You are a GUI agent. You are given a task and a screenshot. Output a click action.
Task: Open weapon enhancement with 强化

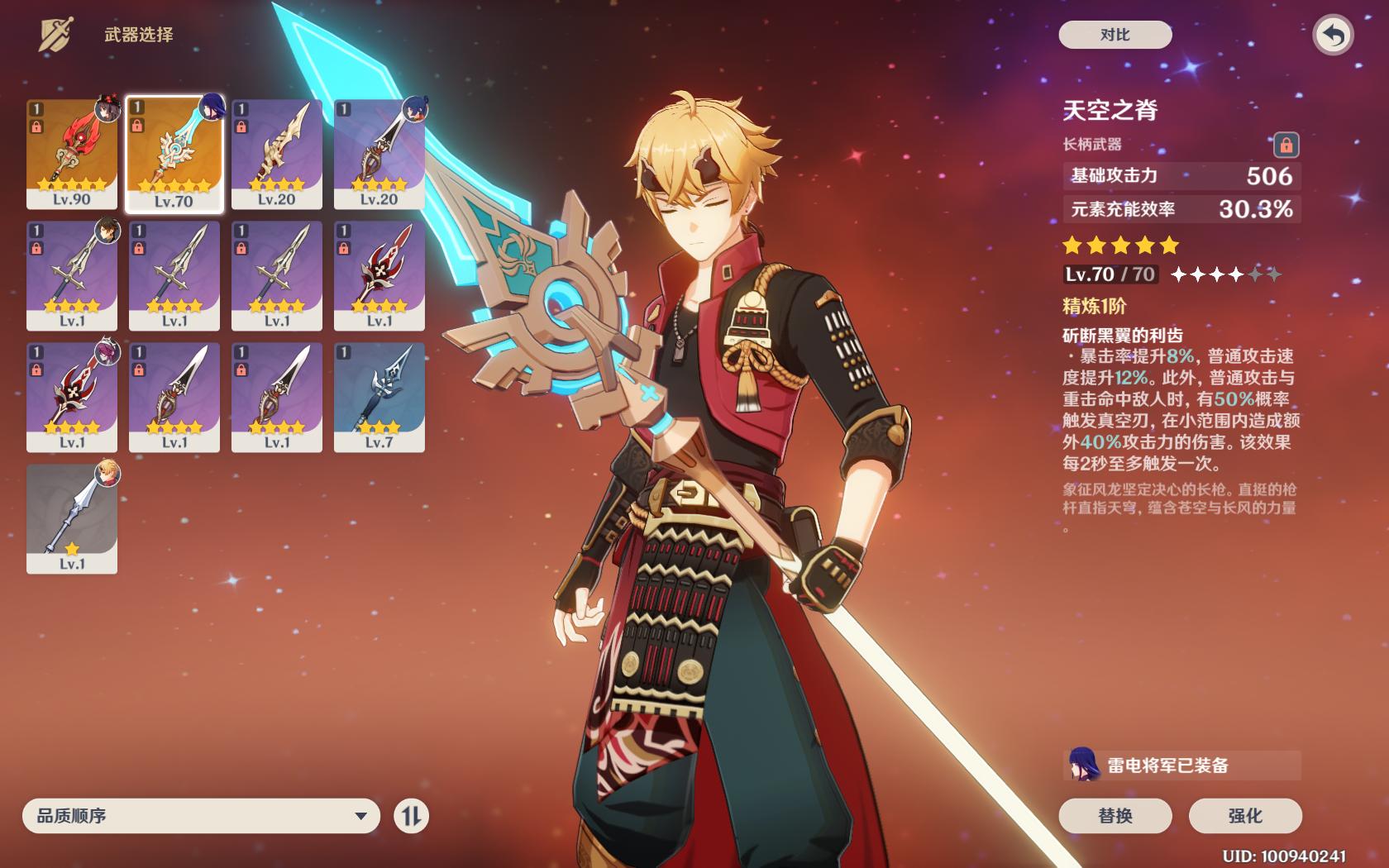(1245, 816)
